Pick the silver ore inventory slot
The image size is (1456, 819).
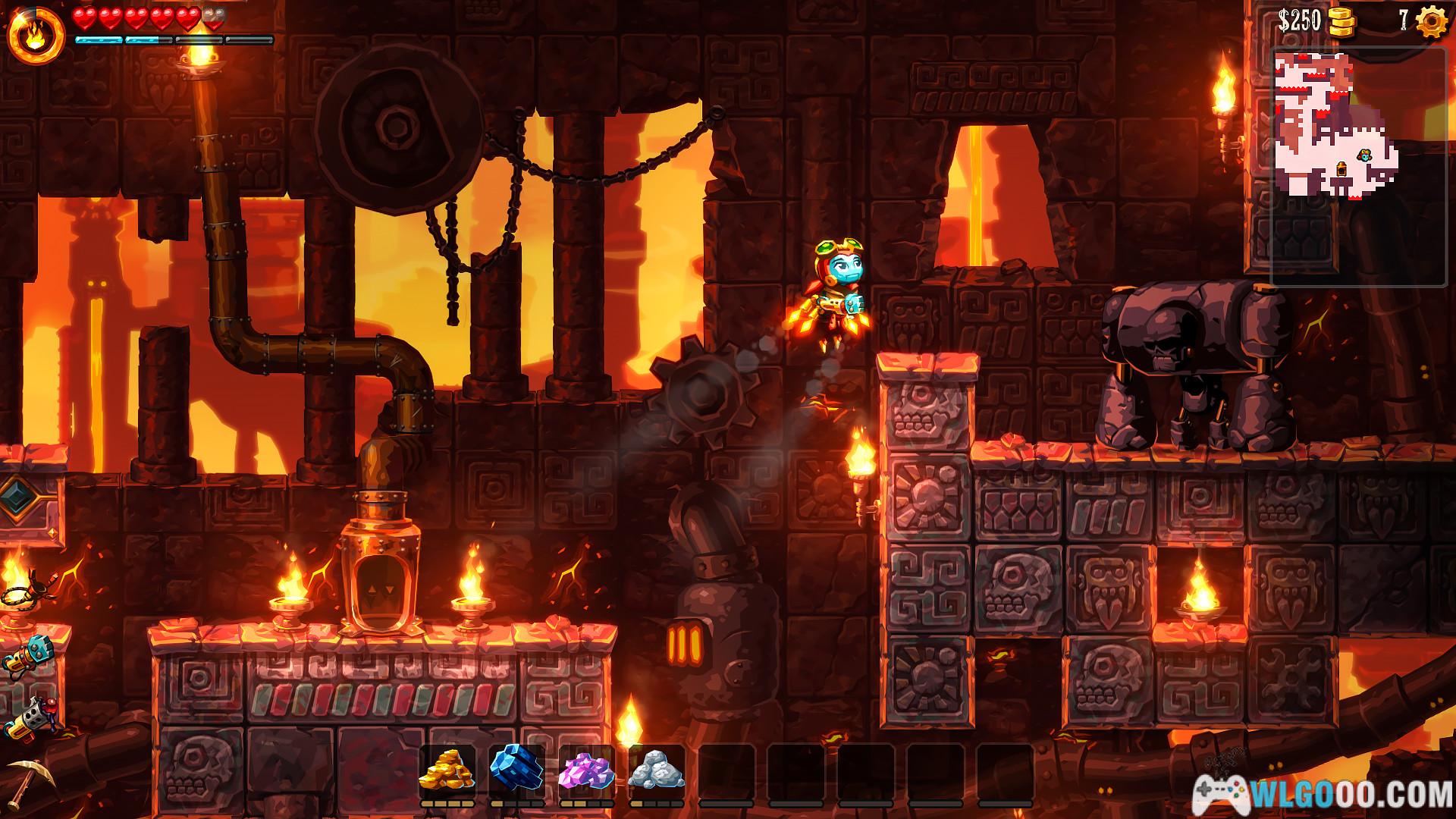pos(657,770)
